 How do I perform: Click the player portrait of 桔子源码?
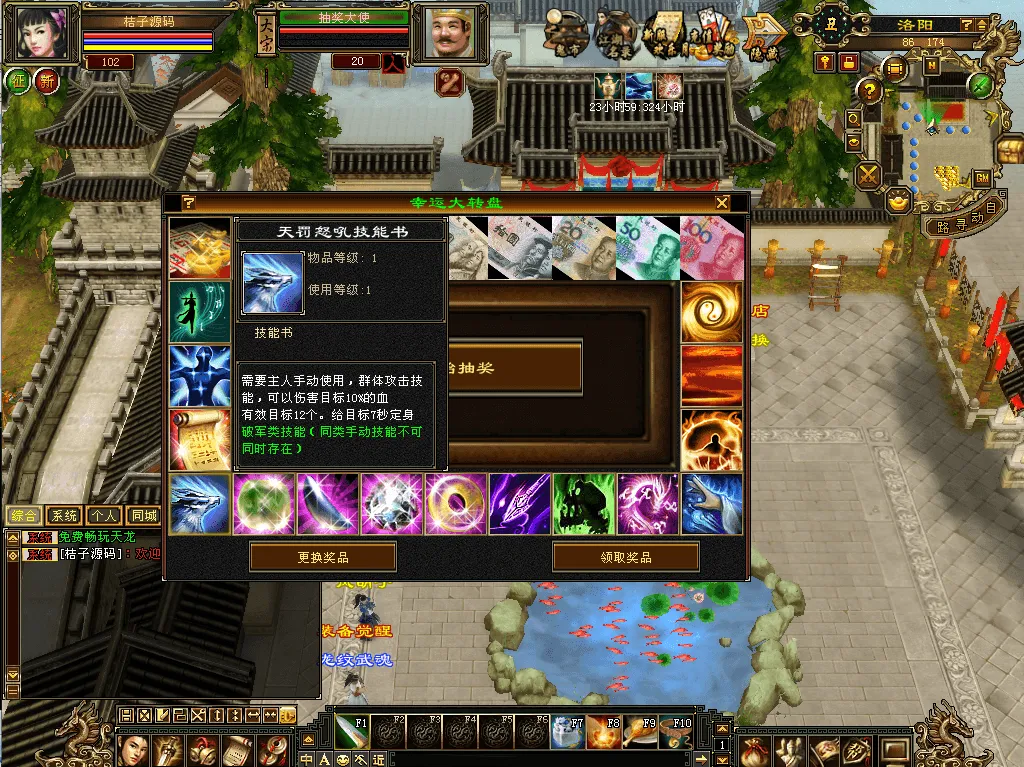point(44,34)
